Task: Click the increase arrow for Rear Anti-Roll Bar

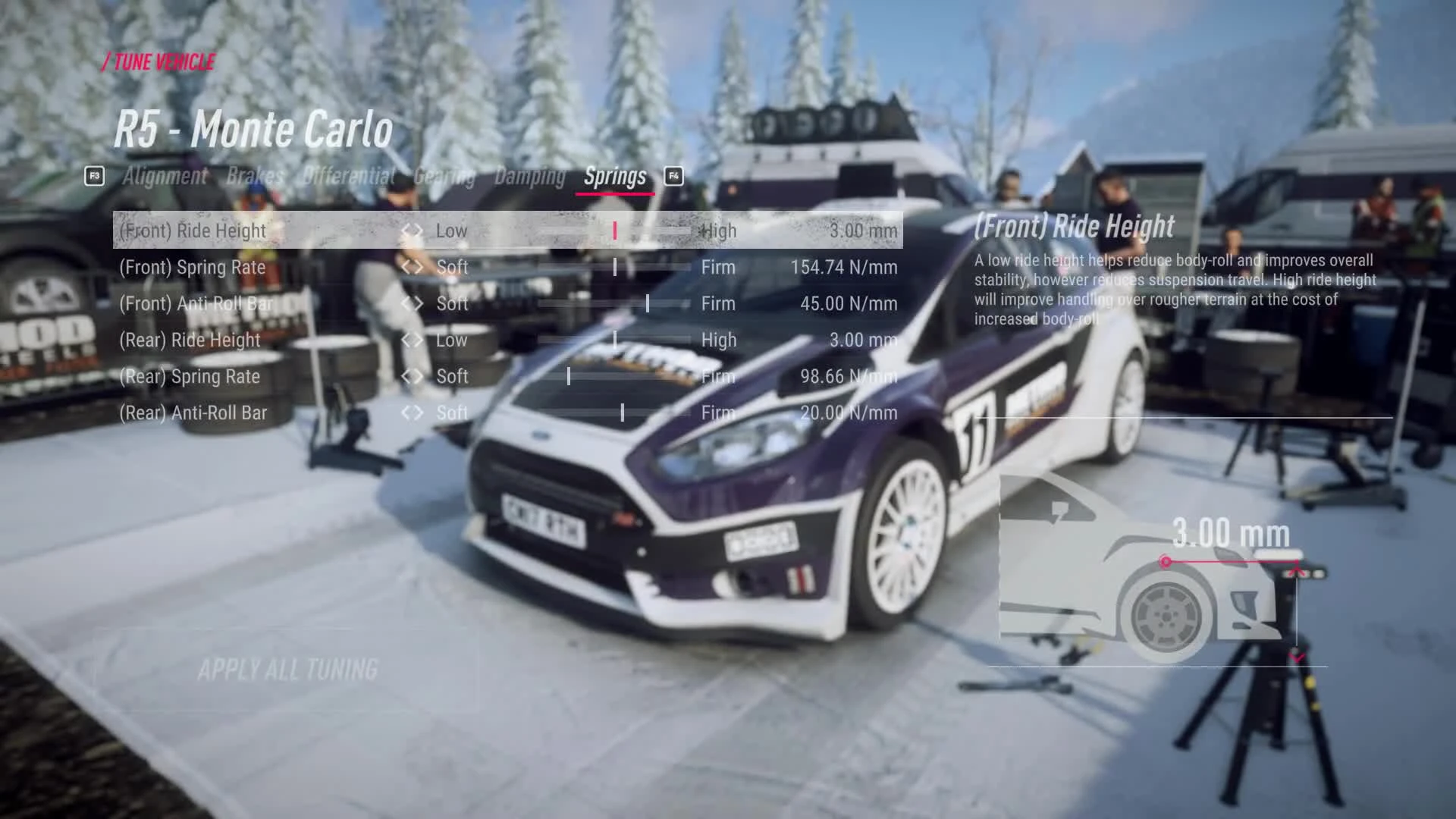Action: point(419,413)
